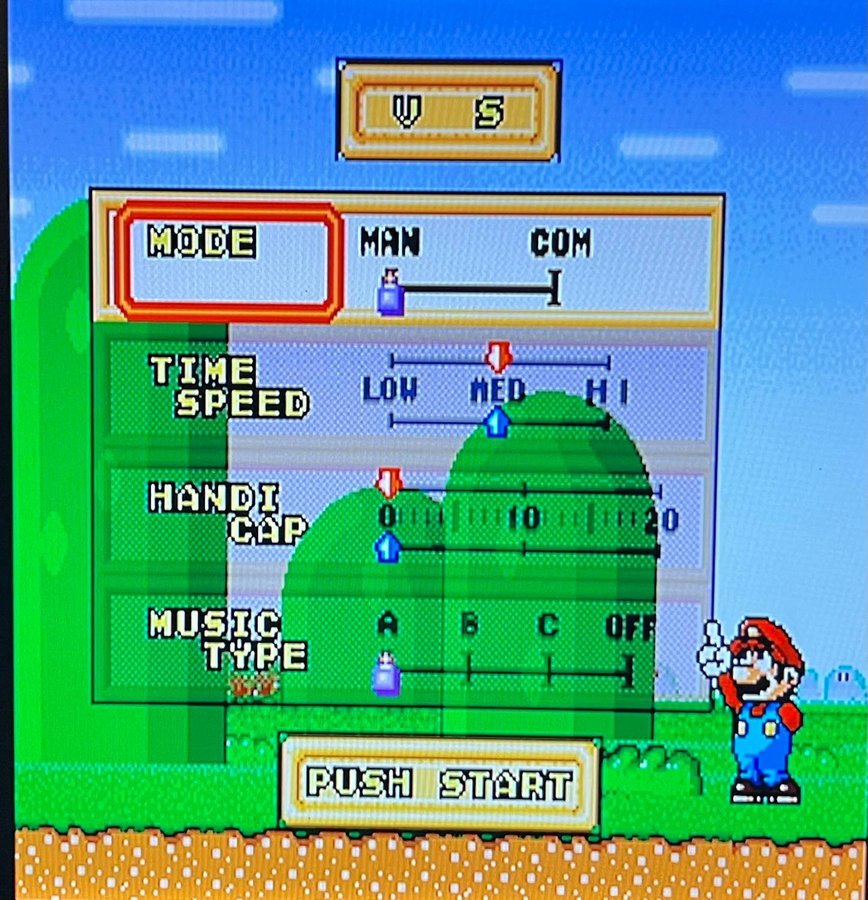Click the blue handicap marker at 0
Viewport: 868px width, 900px height.
(x=386, y=547)
